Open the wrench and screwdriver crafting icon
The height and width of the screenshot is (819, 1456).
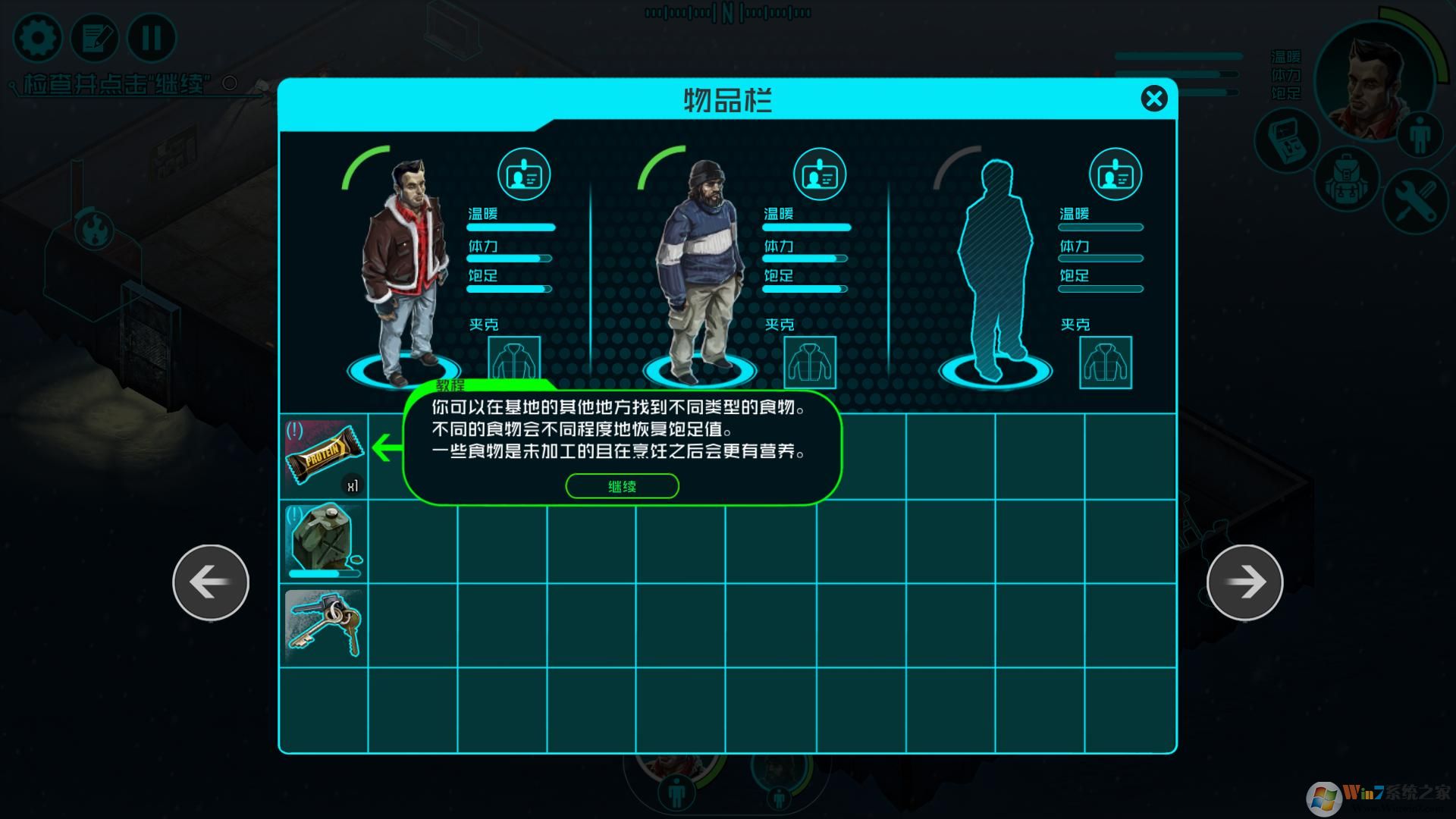(1414, 200)
